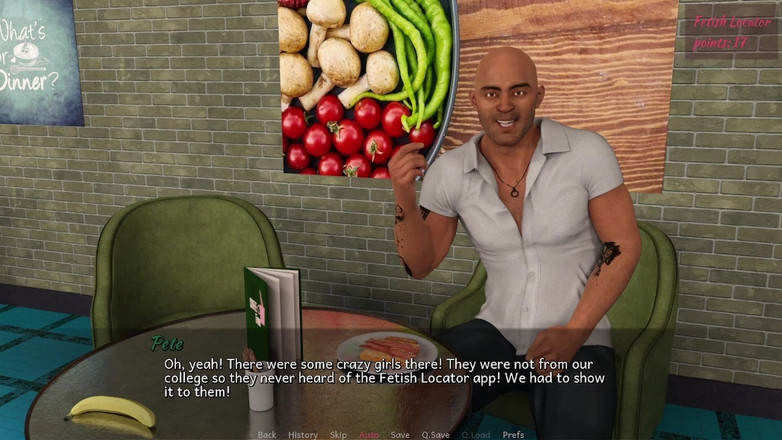Open the Save game screen
The height and width of the screenshot is (440, 782).
tap(400, 435)
